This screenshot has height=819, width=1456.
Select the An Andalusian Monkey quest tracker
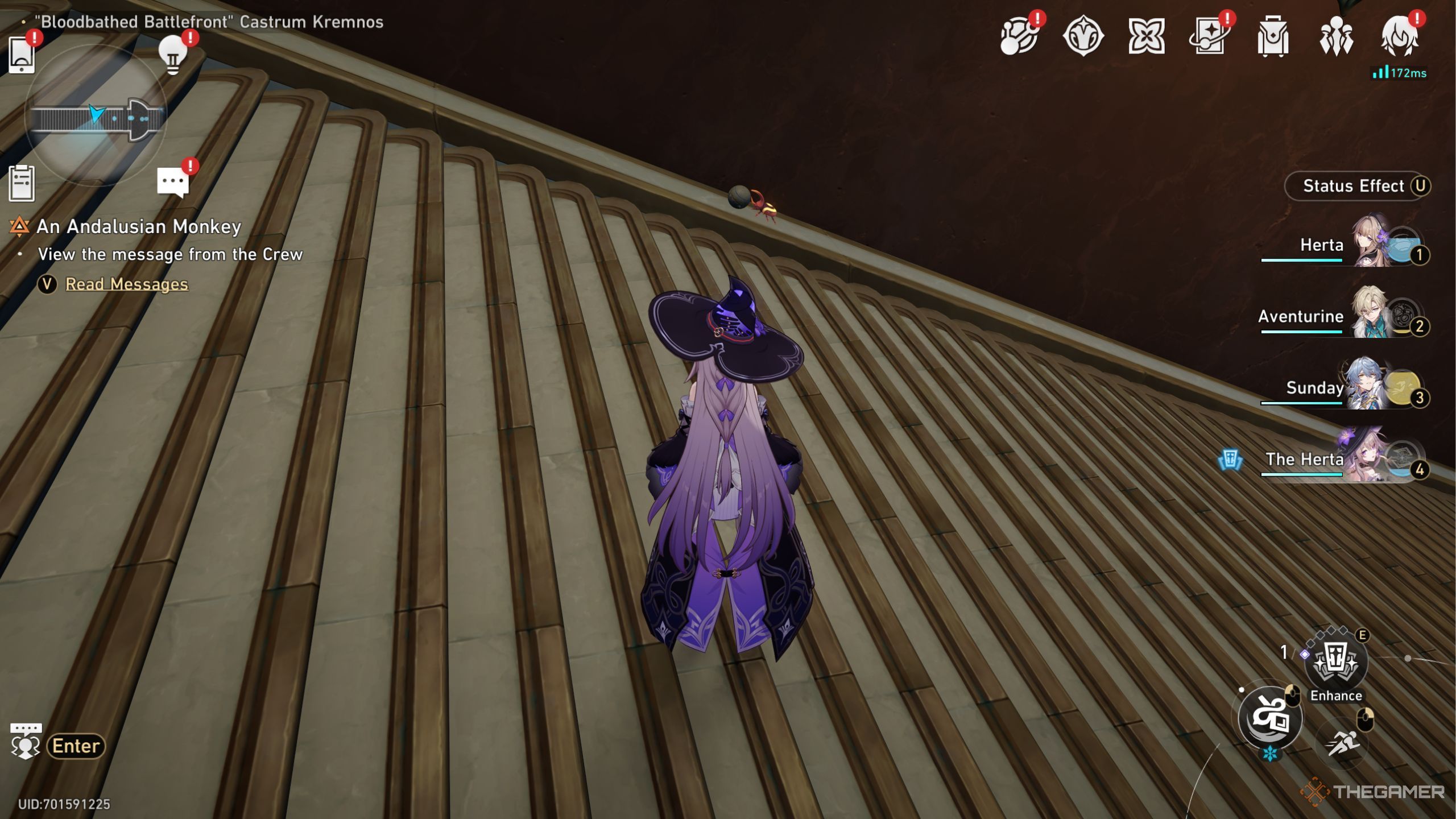coord(138,226)
